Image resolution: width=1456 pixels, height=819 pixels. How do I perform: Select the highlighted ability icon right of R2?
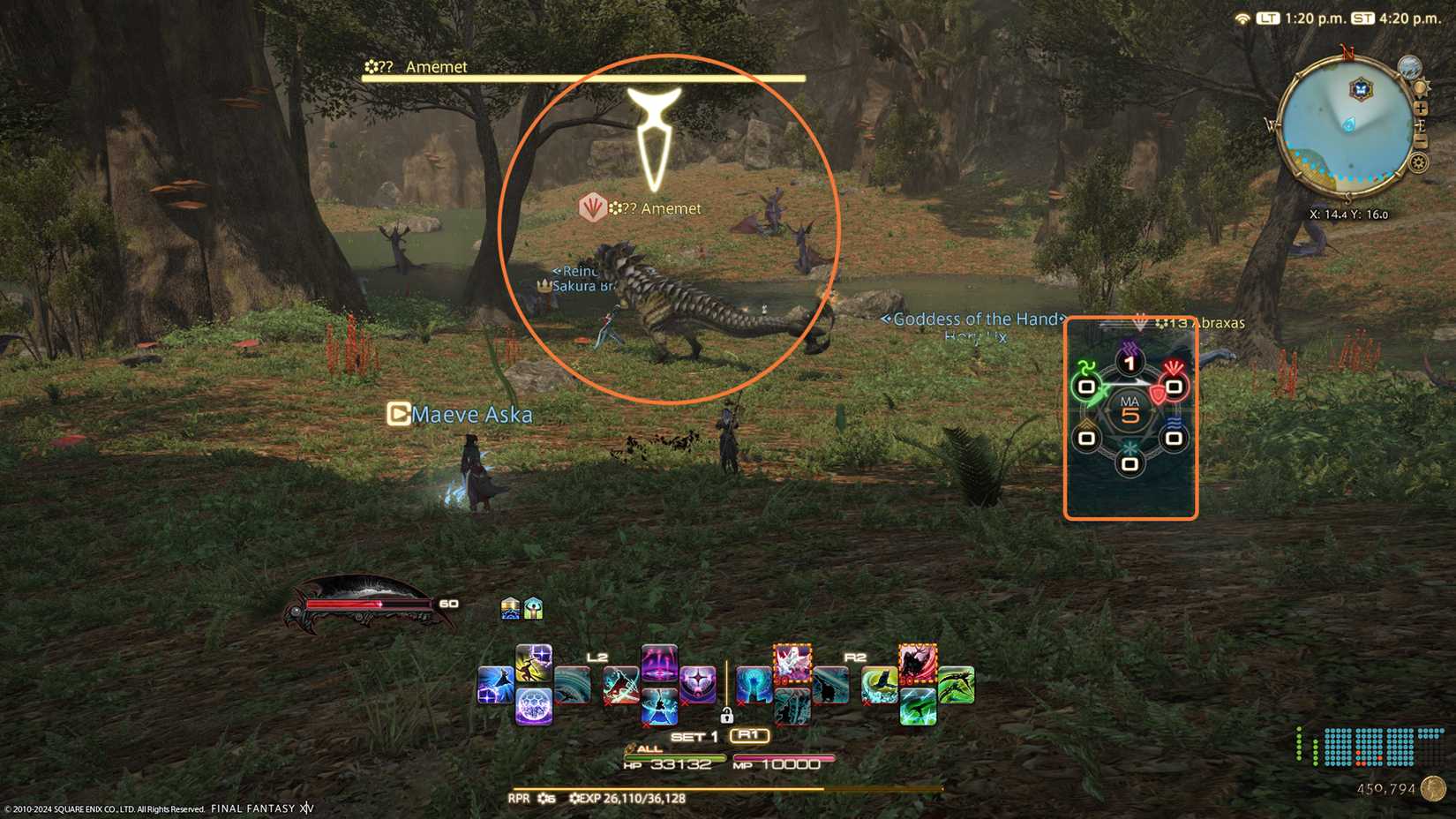[917, 665]
